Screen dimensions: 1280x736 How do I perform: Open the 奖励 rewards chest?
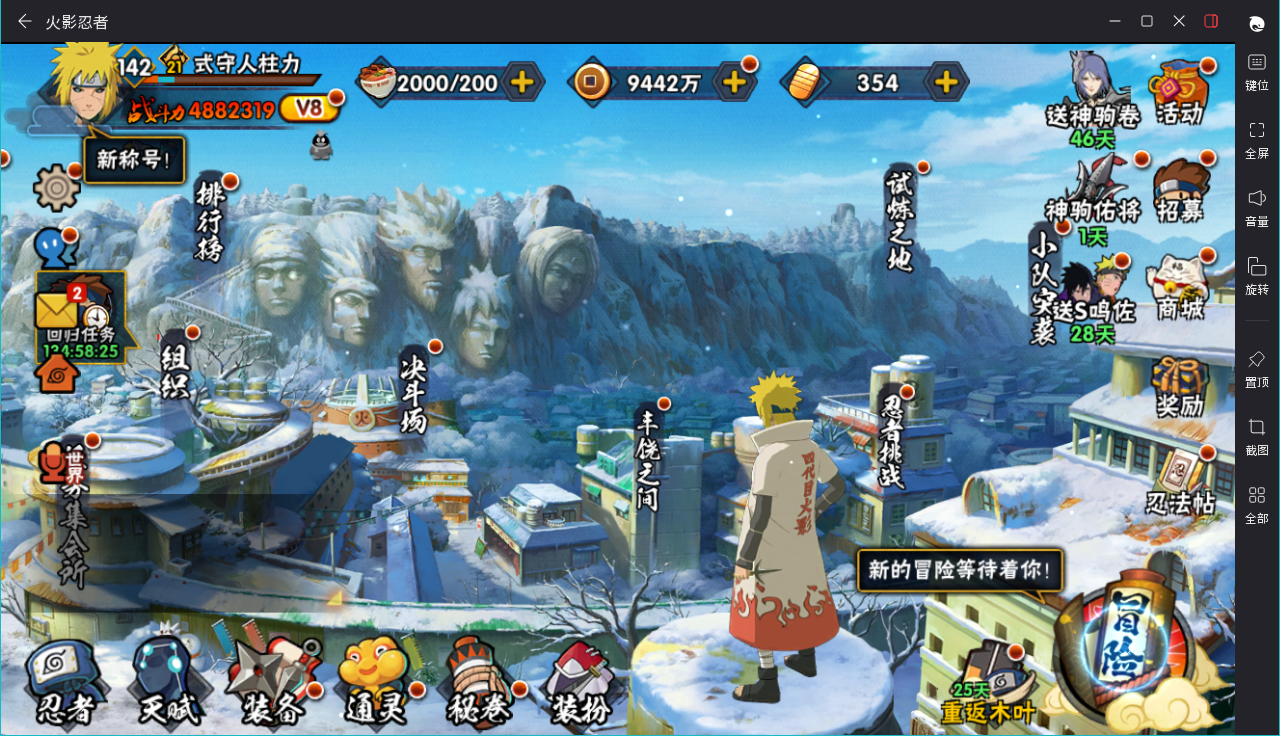pos(1179,386)
